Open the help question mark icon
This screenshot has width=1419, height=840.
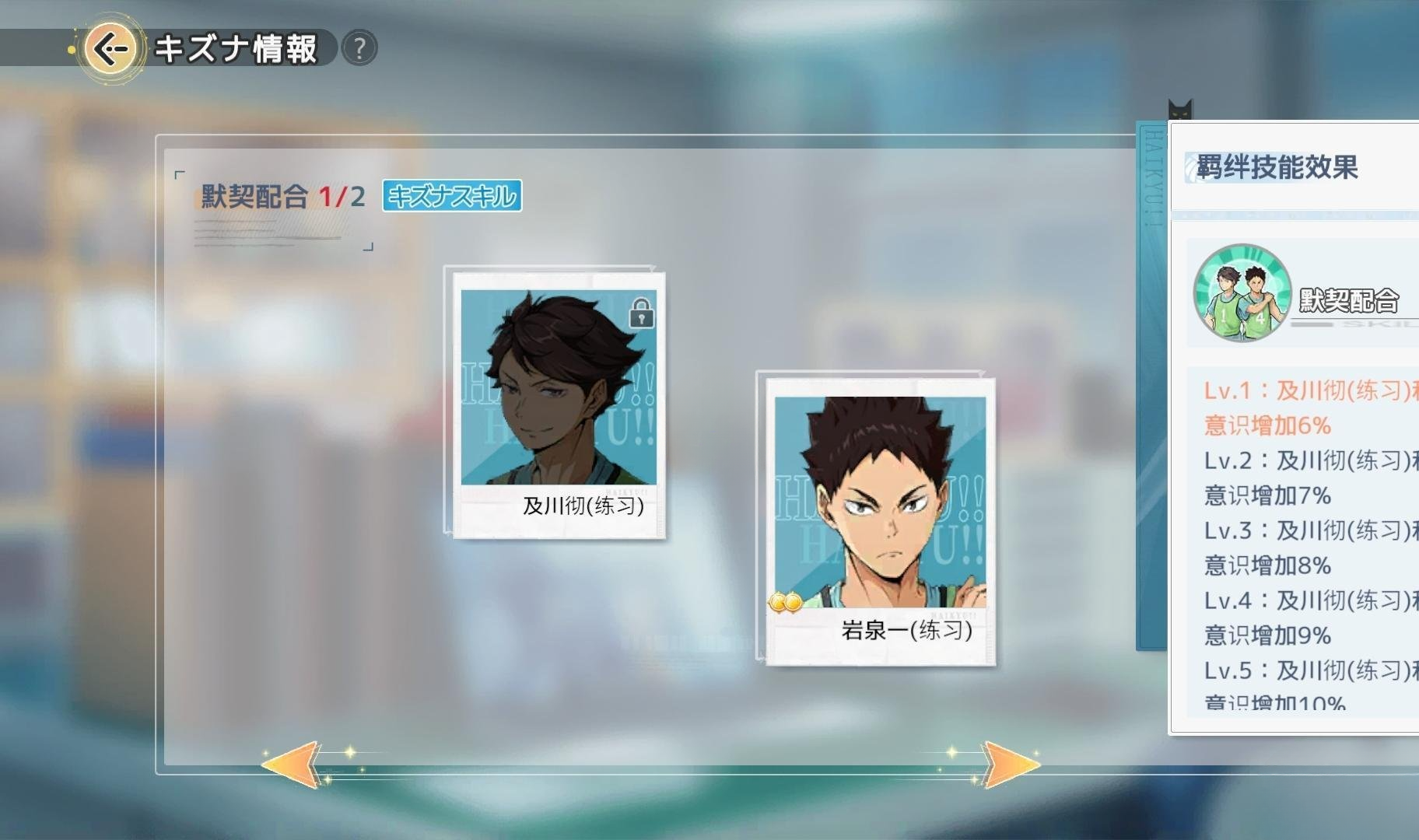pos(358,47)
